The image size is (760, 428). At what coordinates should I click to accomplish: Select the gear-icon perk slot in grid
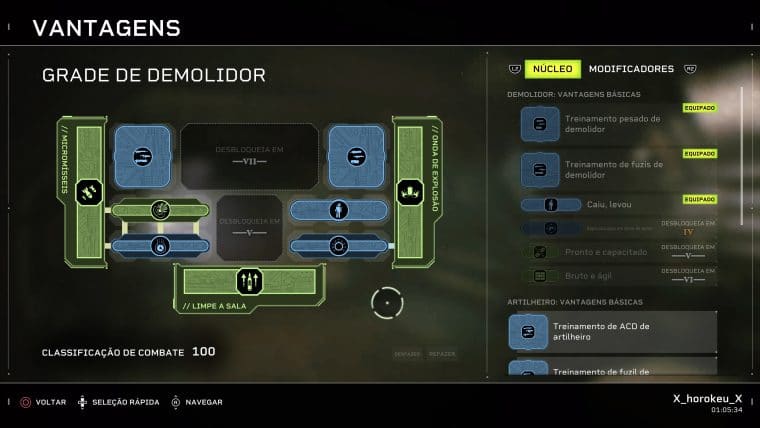point(337,245)
